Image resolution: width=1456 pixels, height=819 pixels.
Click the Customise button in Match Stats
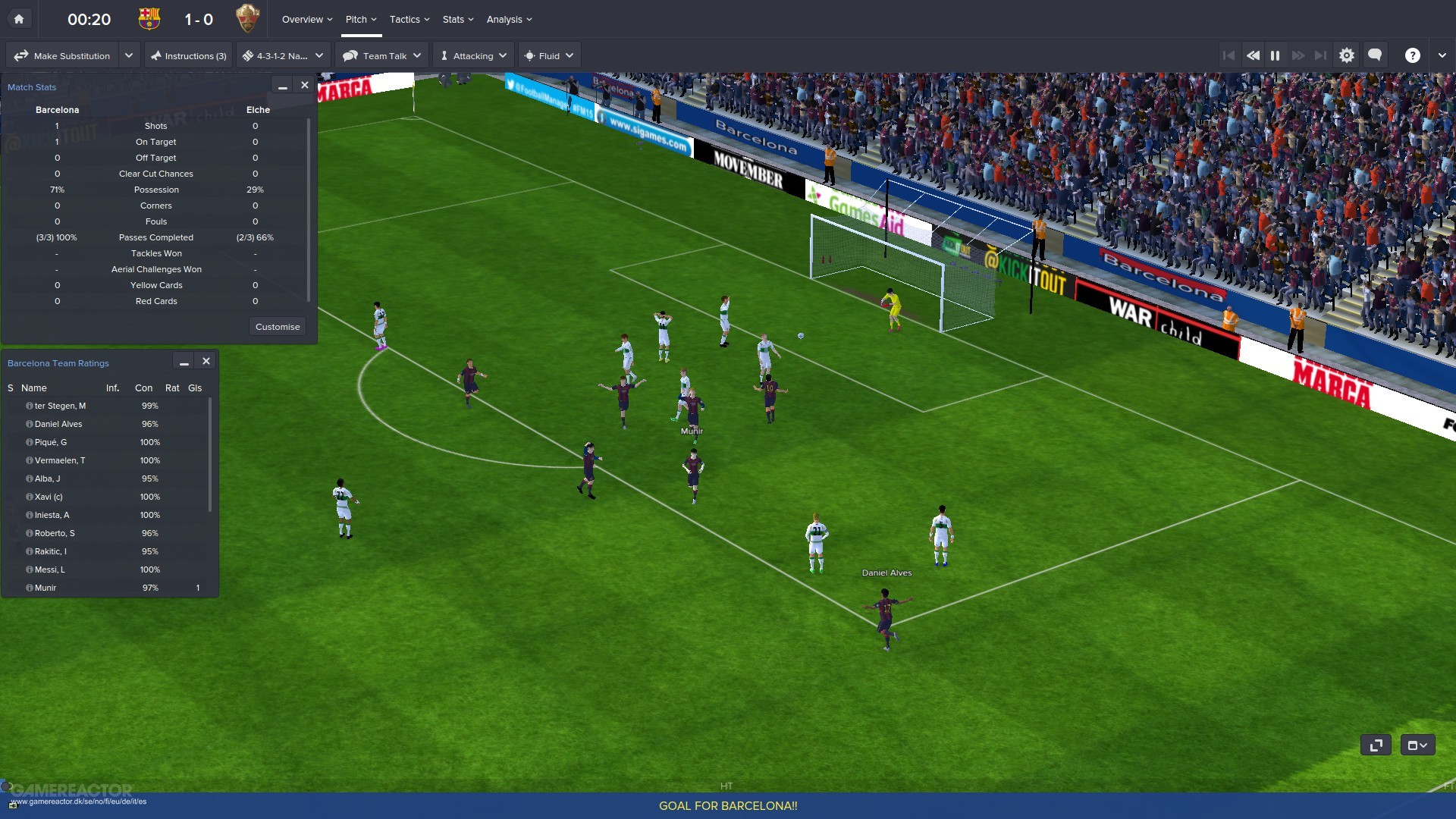point(277,326)
